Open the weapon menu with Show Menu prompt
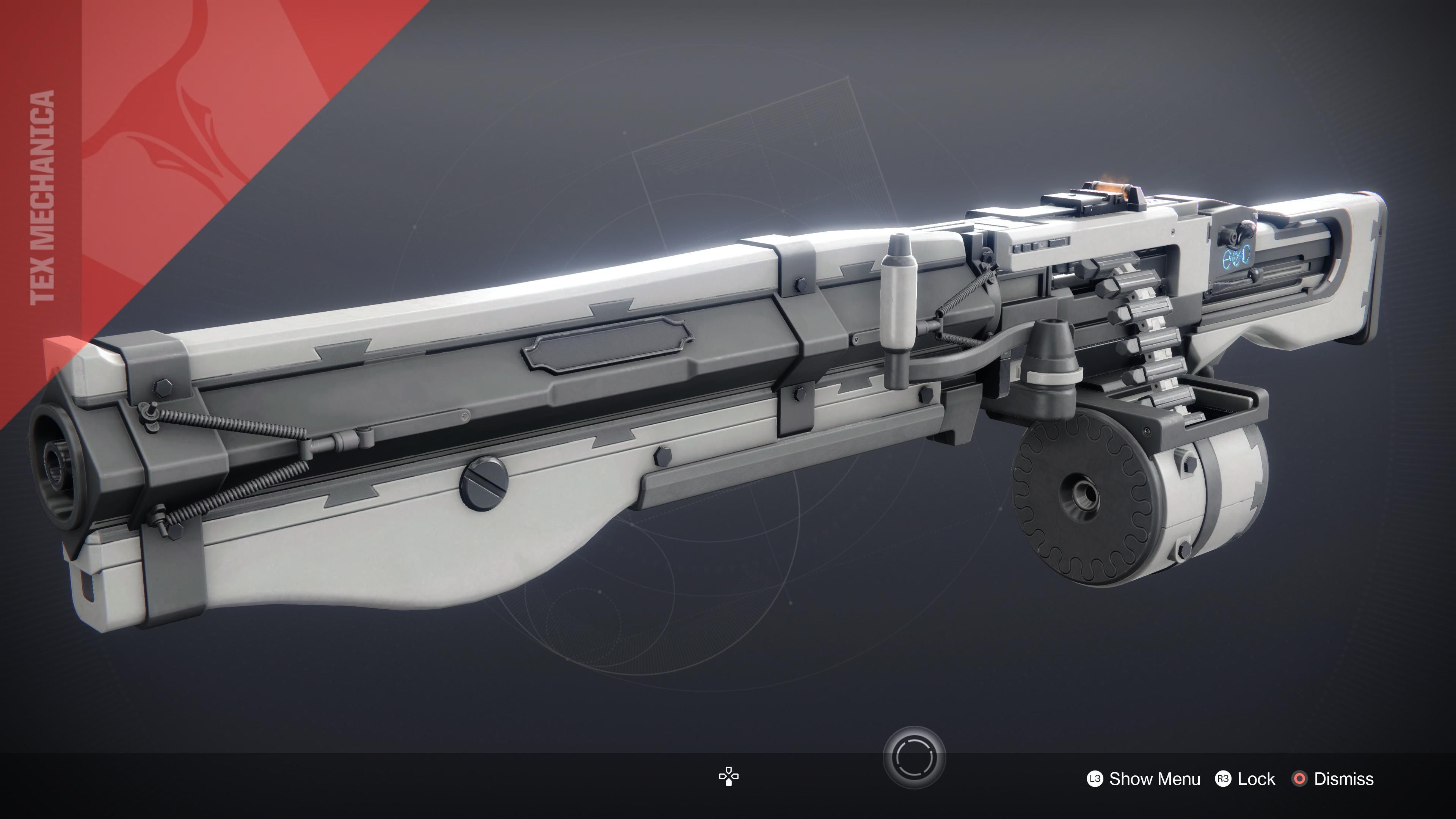The width and height of the screenshot is (1456, 819). pyautogui.click(x=1155, y=780)
